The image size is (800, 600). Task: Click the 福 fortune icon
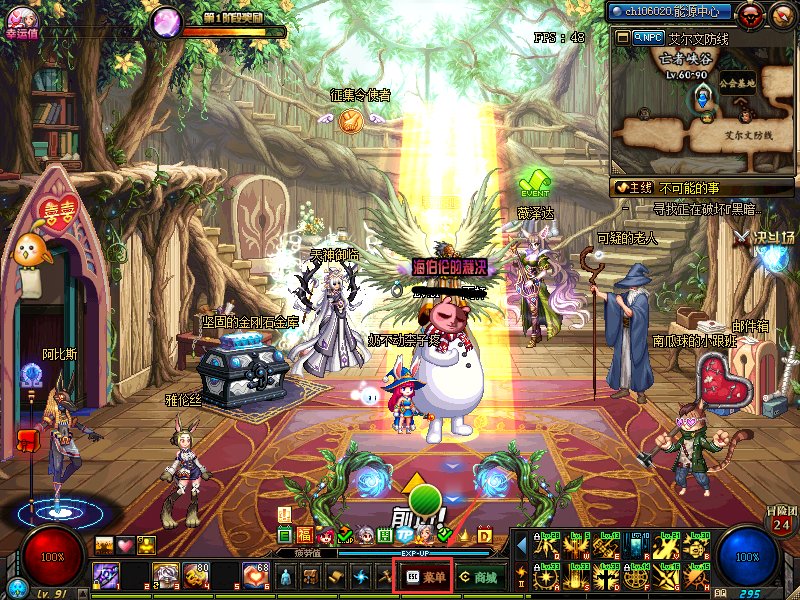click(x=304, y=535)
